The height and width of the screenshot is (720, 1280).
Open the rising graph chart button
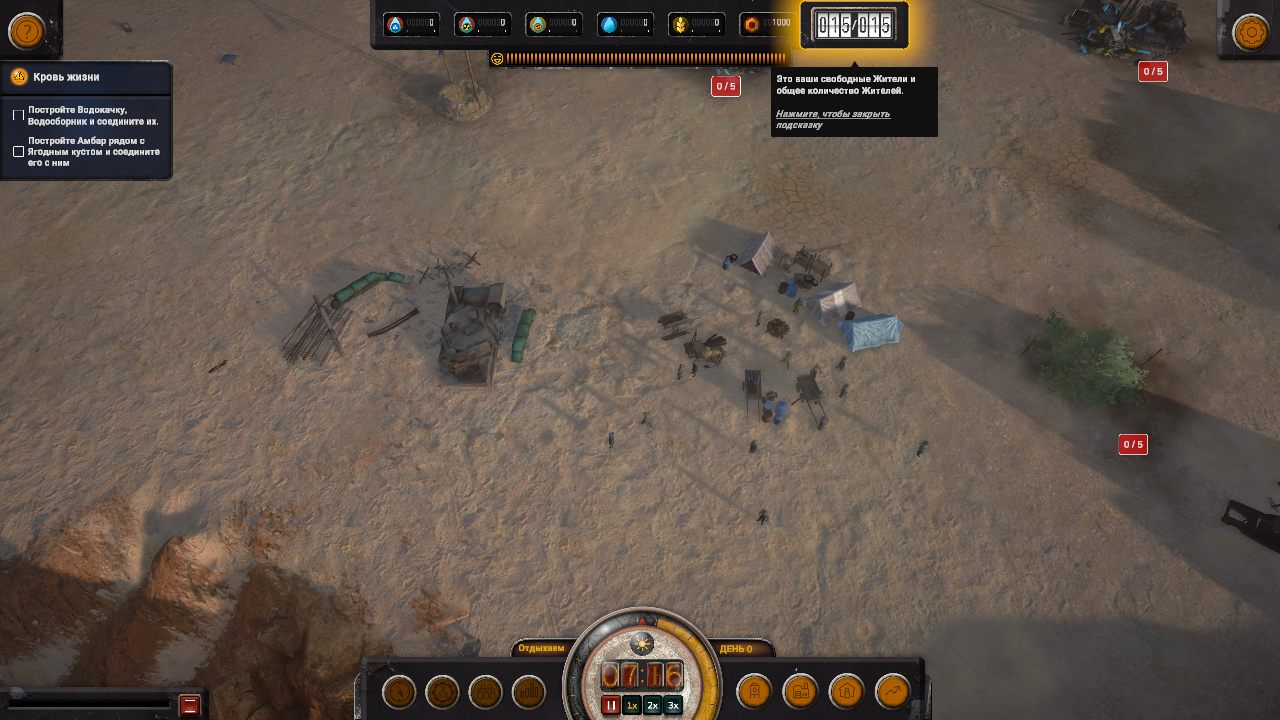coord(893,691)
